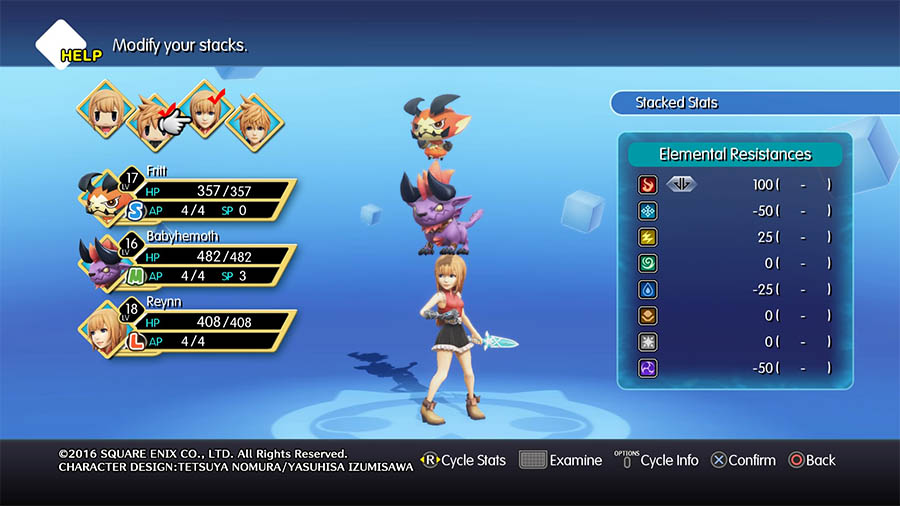Select the purple dark resistance icon
This screenshot has width=900, height=506.
point(647,368)
